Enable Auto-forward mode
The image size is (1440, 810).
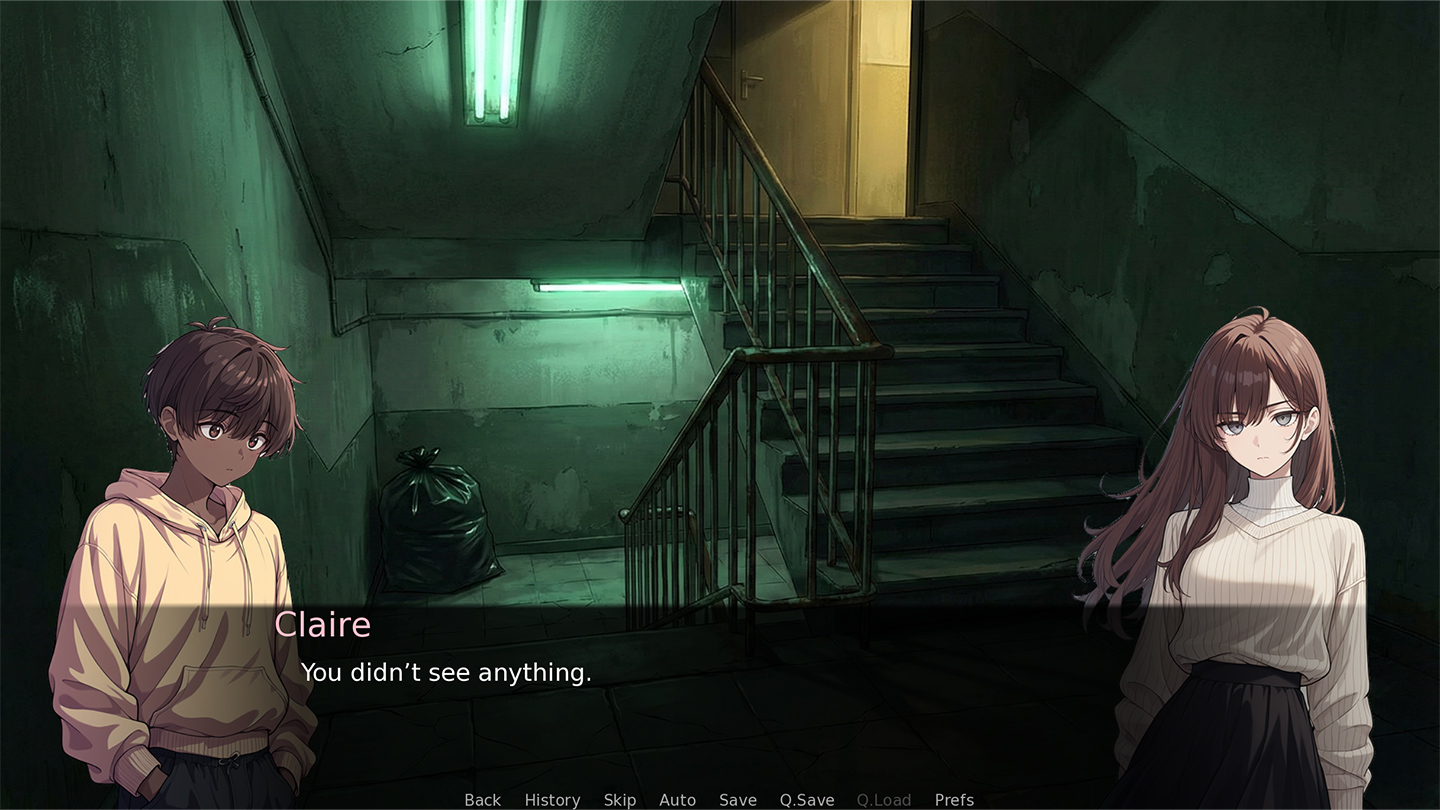point(678,799)
